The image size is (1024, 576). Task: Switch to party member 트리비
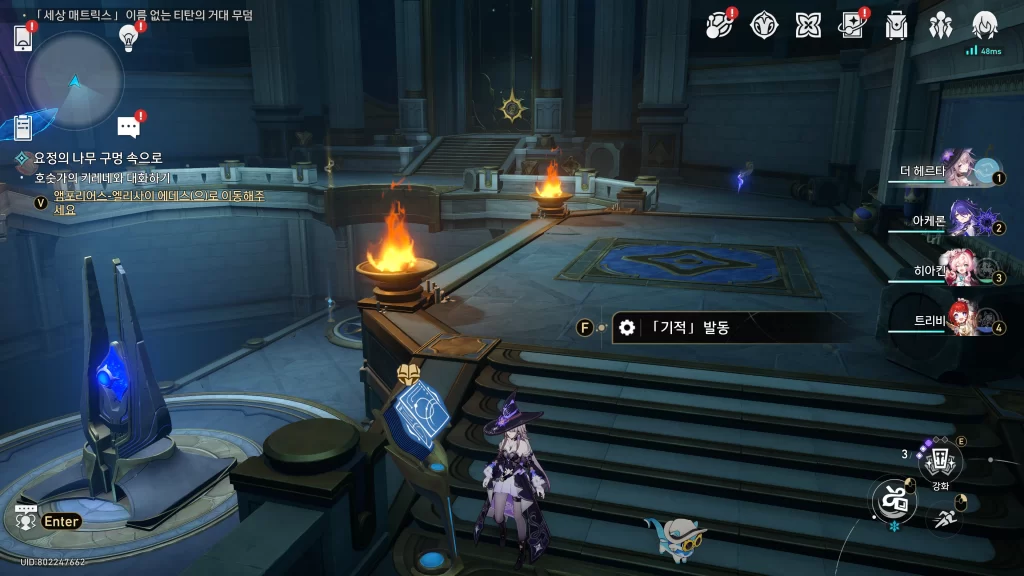(x=960, y=320)
